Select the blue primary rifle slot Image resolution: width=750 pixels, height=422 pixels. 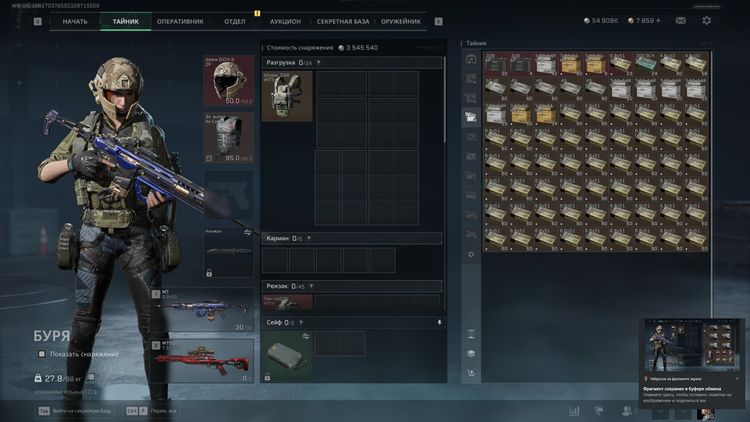coord(208,310)
